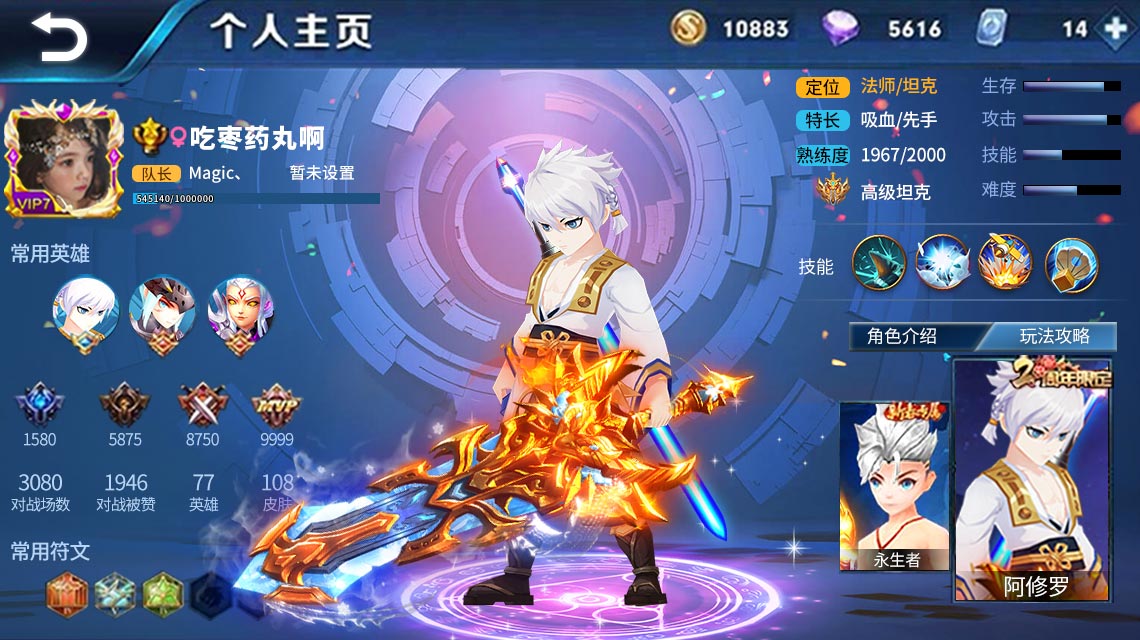The image size is (1140, 640).
Task: Tap the crossed swords badge icon
Action: coord(202,404)
